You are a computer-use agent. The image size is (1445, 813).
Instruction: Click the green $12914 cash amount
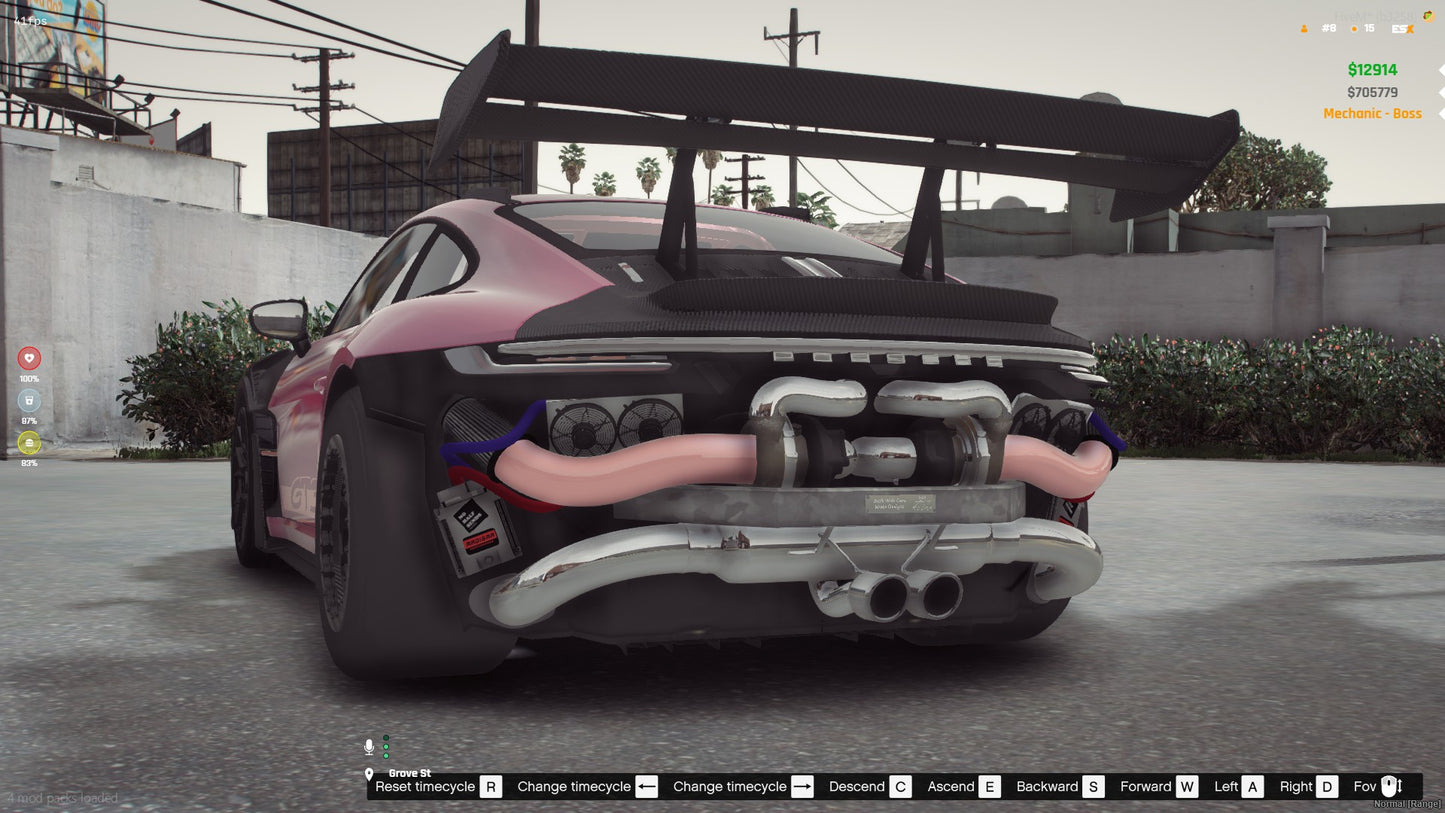click(x=1374, y=69)
